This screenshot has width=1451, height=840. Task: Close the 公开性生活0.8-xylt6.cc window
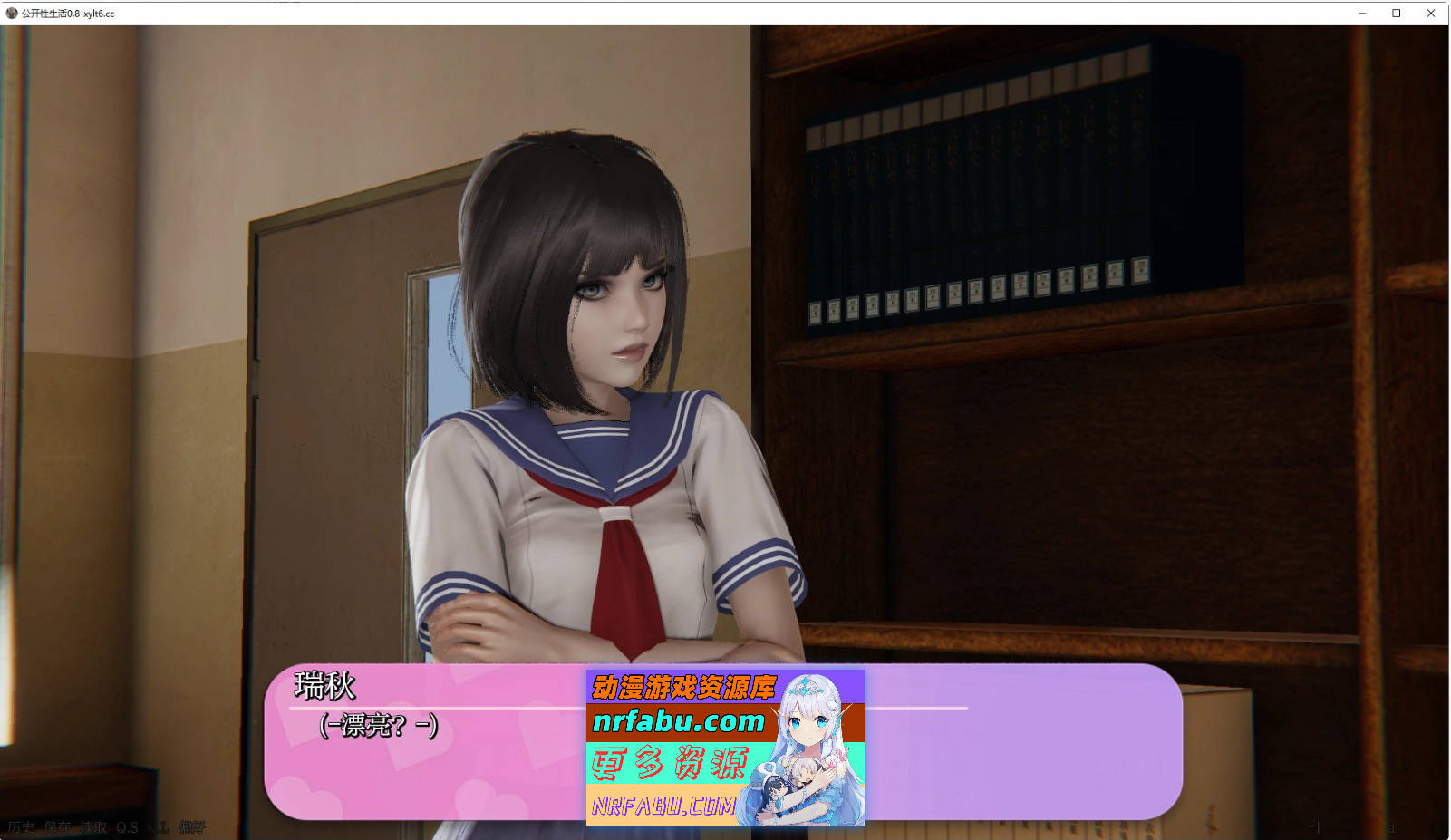1430,14
